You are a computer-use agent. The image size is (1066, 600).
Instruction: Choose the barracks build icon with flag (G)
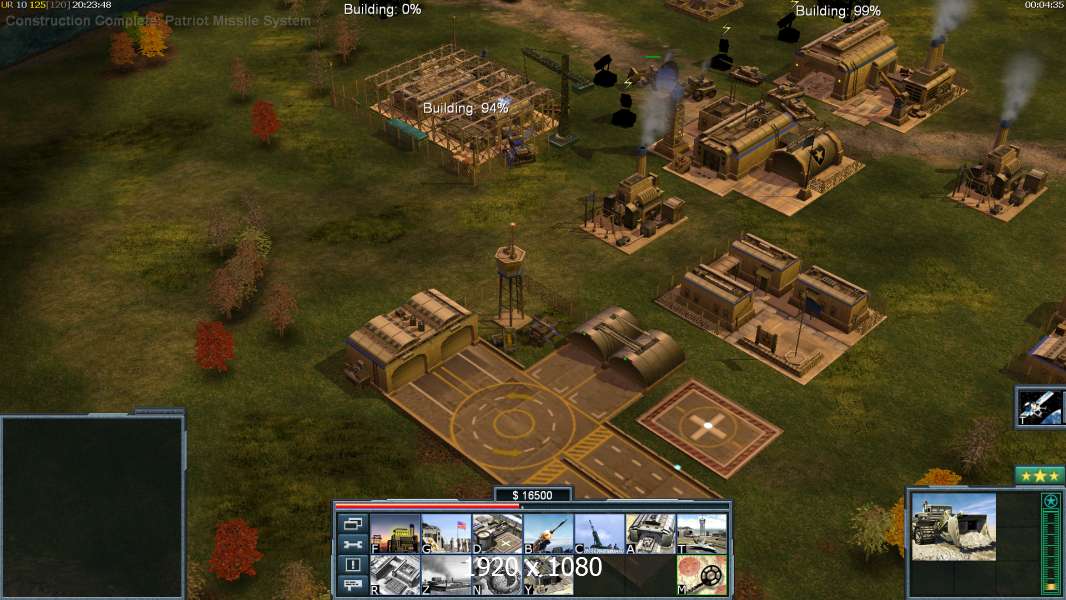tap(446, 534)
